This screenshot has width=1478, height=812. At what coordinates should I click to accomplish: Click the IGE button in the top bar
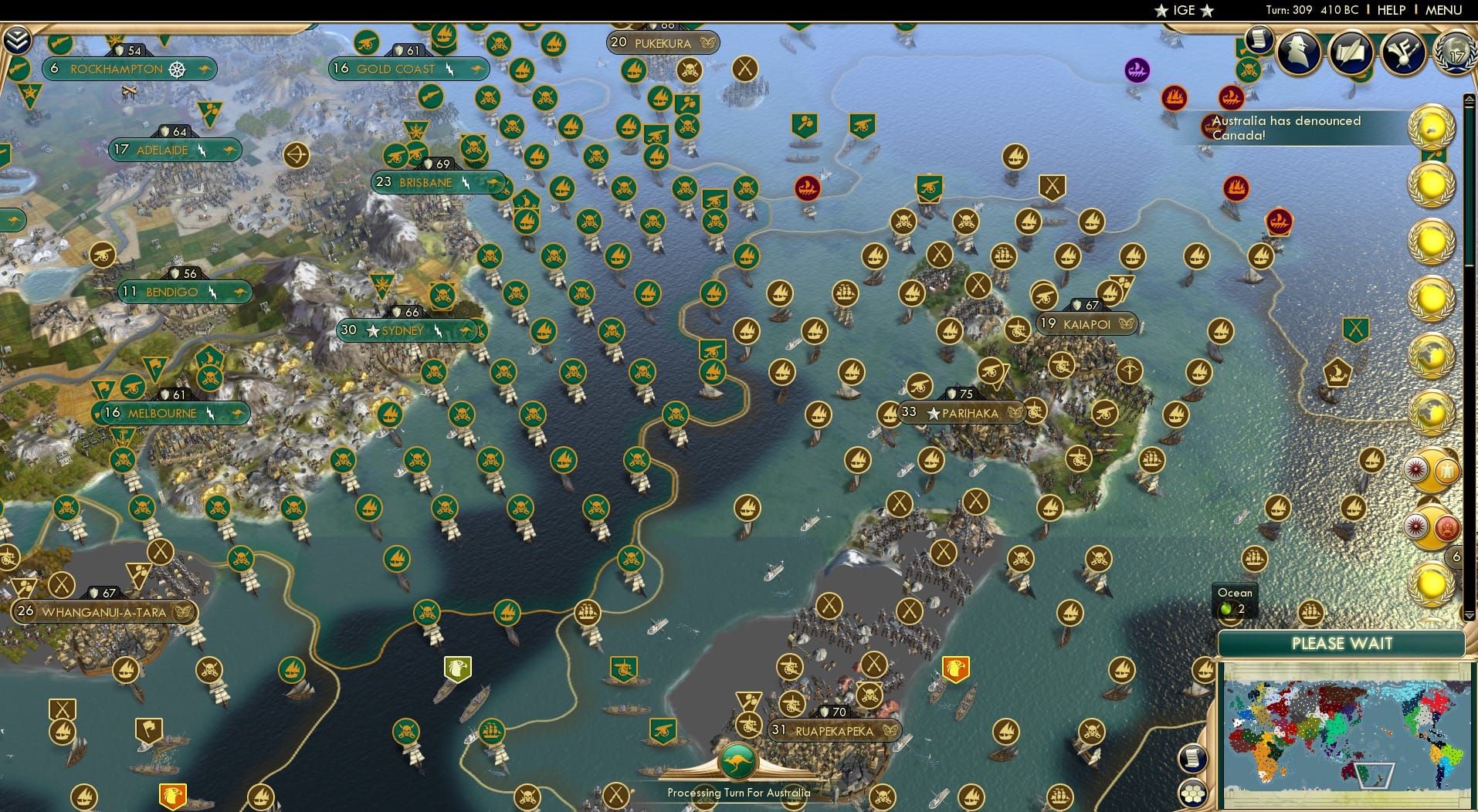[x=1184, y=10]
